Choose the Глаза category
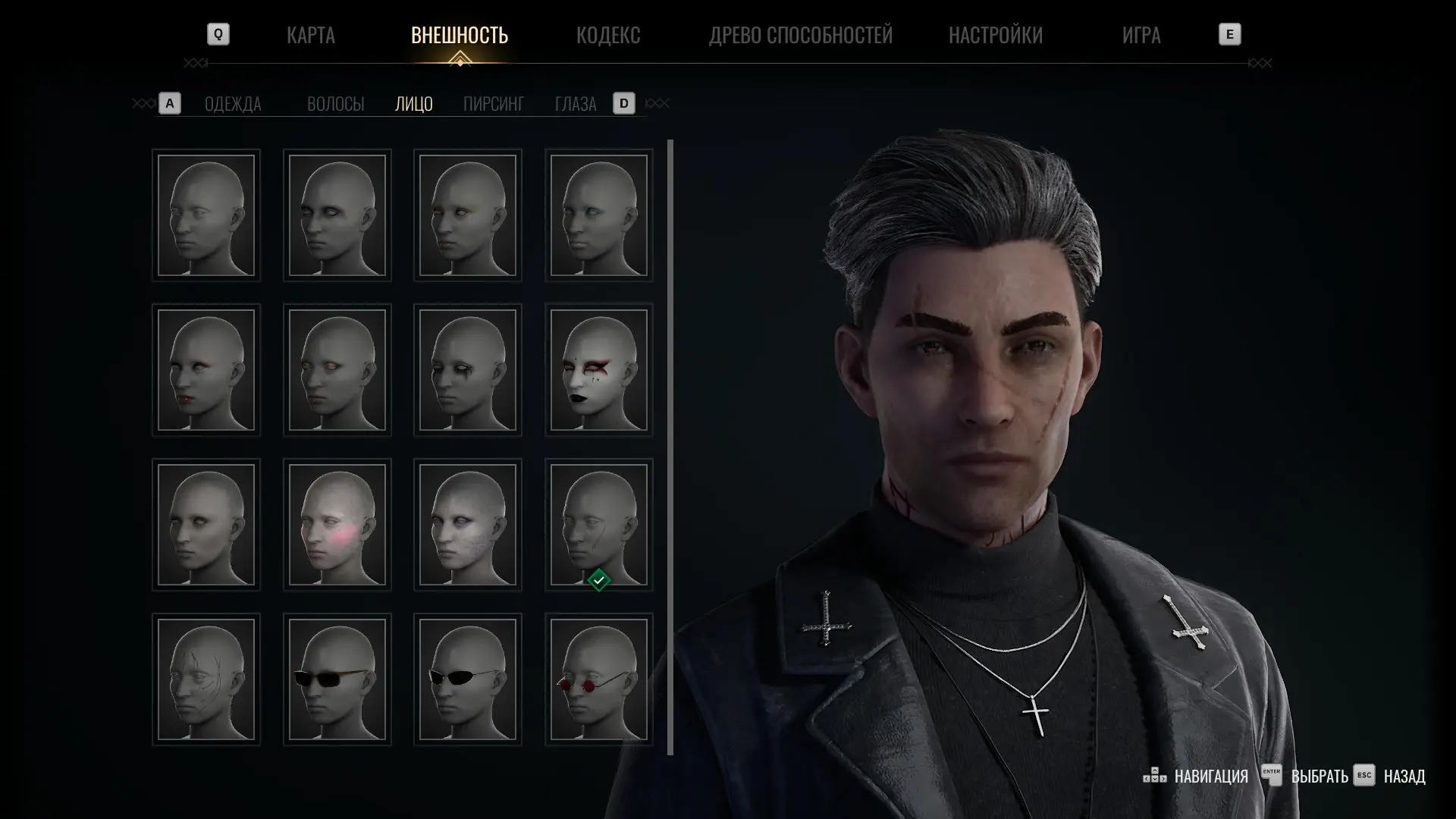The height and width of the screenshot is (819, 1456). [x=575, y=104]
